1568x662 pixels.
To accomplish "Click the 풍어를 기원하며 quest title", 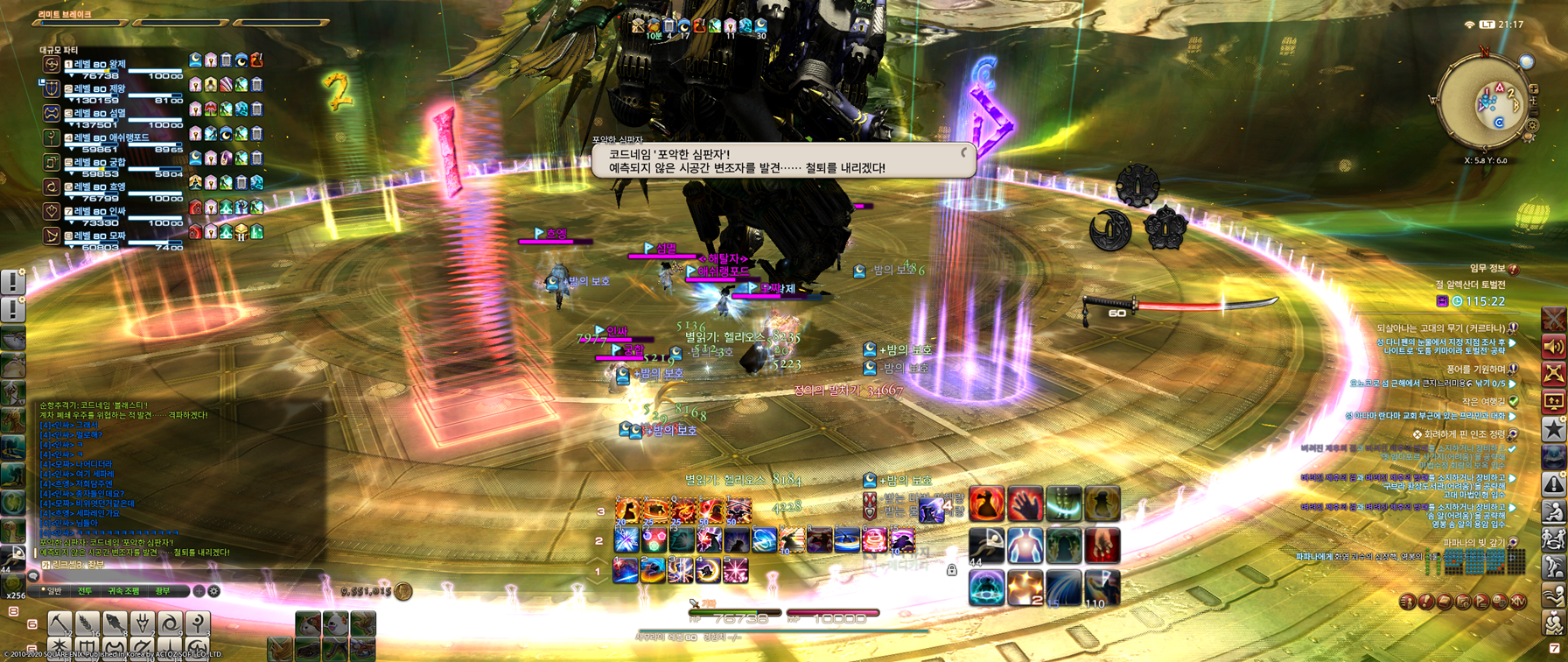I will [x=1479, y=370].
